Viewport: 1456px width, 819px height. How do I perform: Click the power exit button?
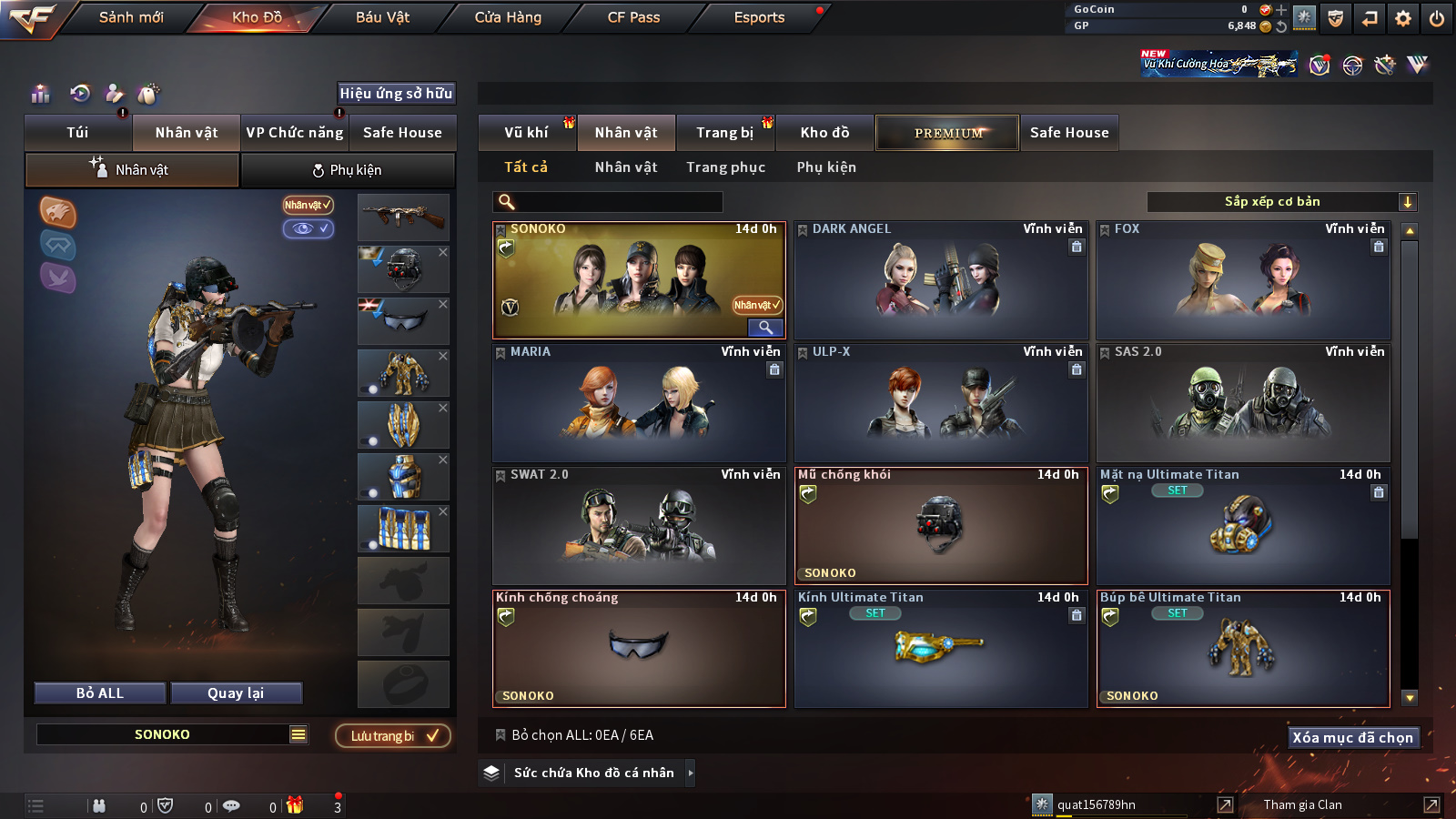[1437, 18]
